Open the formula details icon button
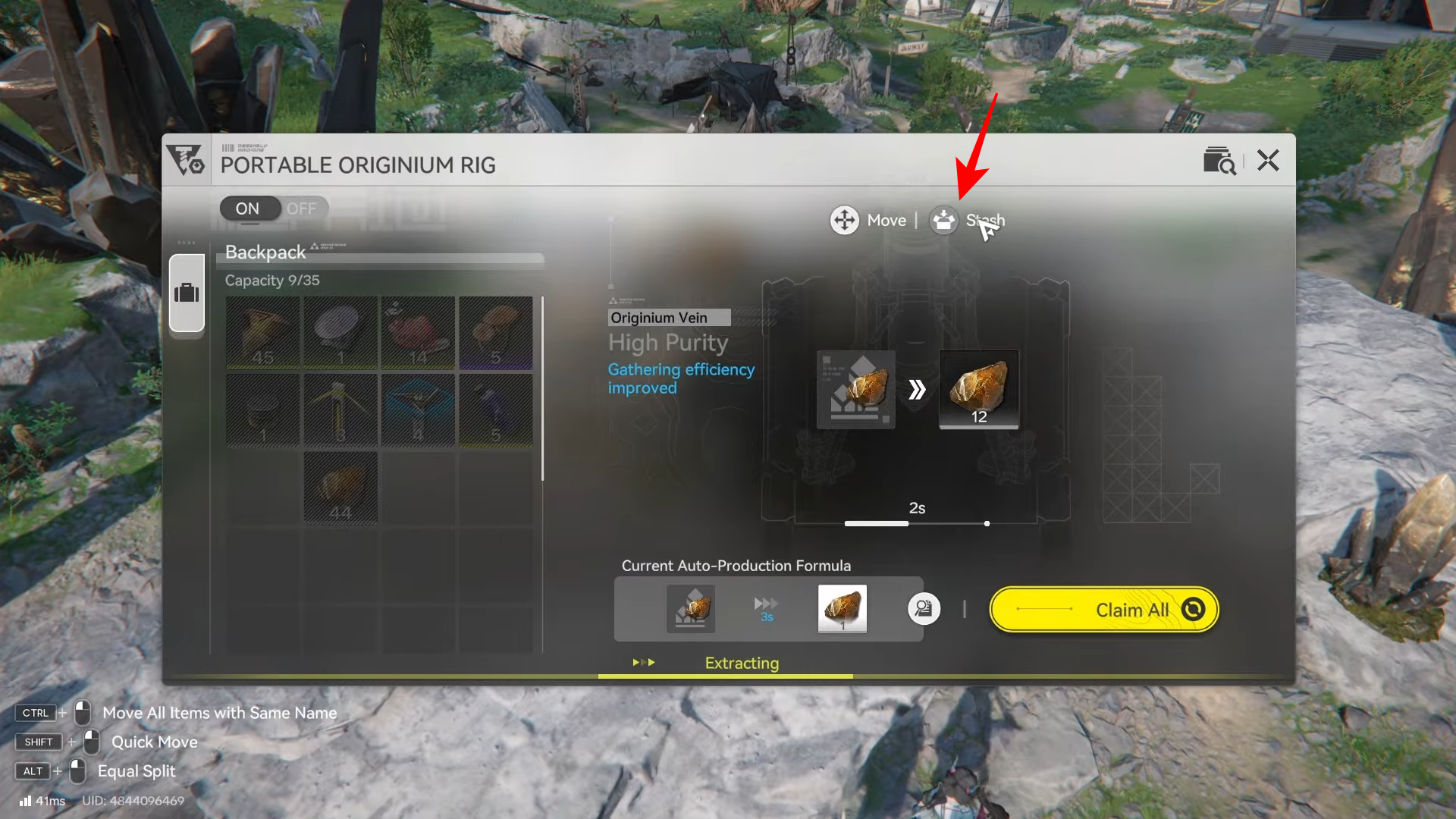The width and height of the screenshot is (1456, 819). [x=924, y=609]
